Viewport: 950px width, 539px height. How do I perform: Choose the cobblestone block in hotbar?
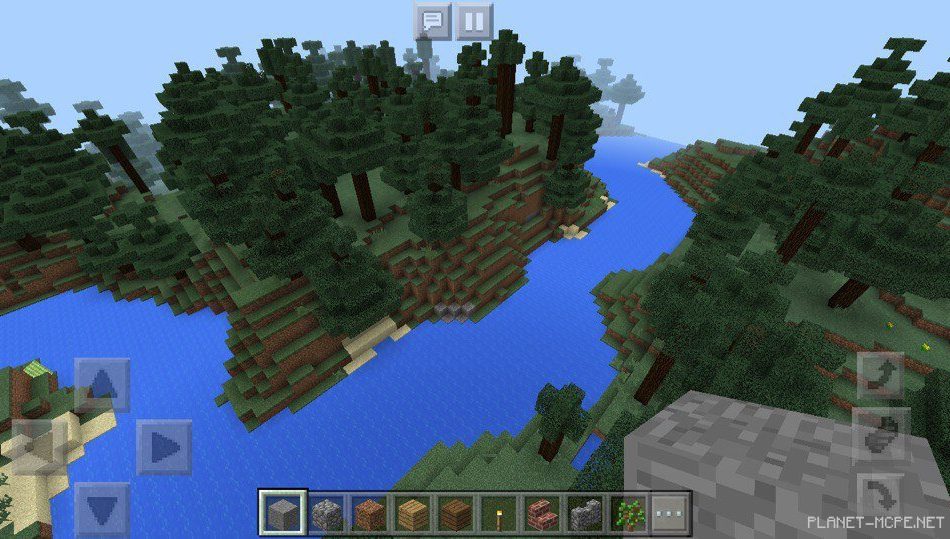(326, 514)
